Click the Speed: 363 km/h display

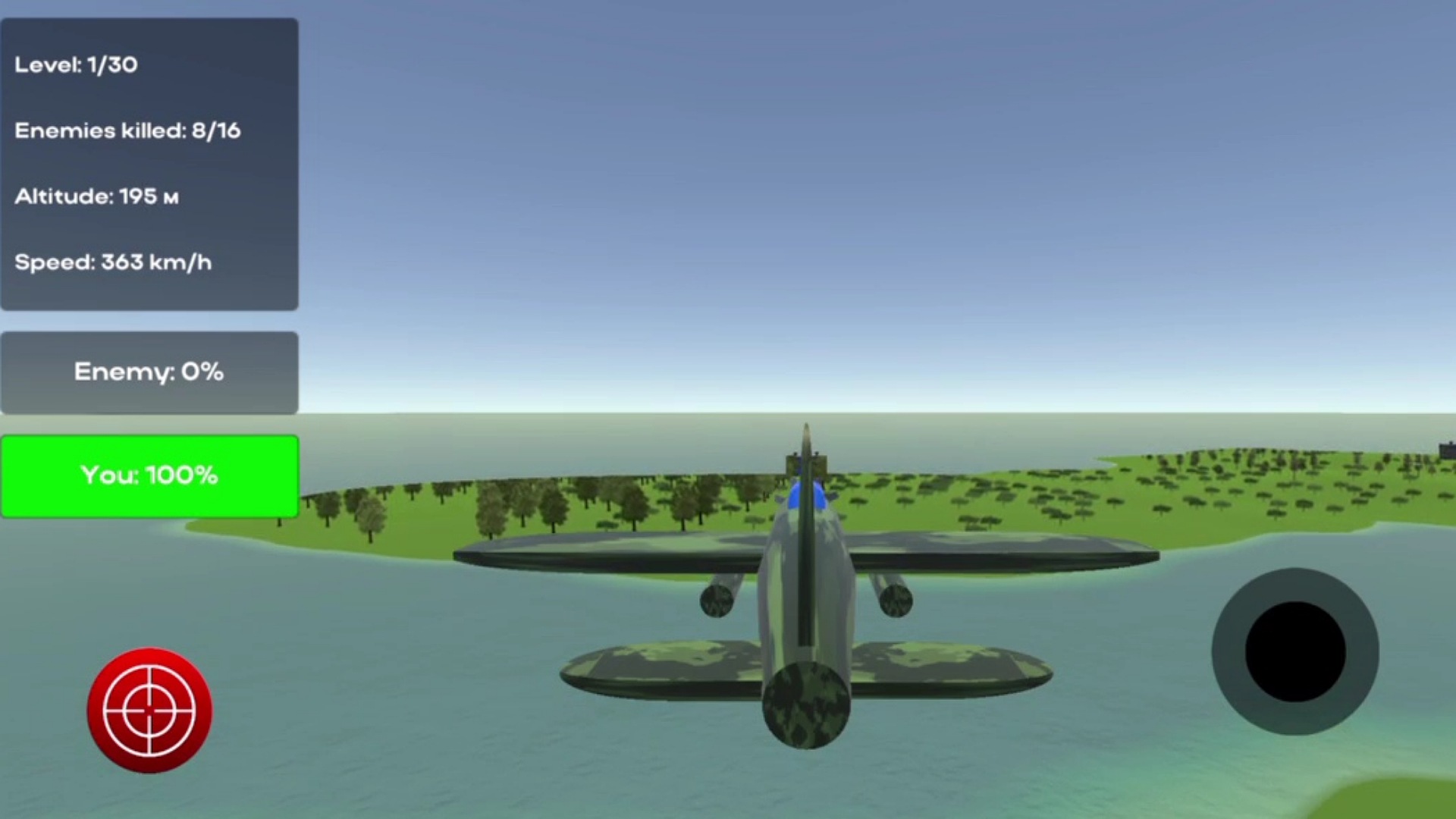click(114, 262)
